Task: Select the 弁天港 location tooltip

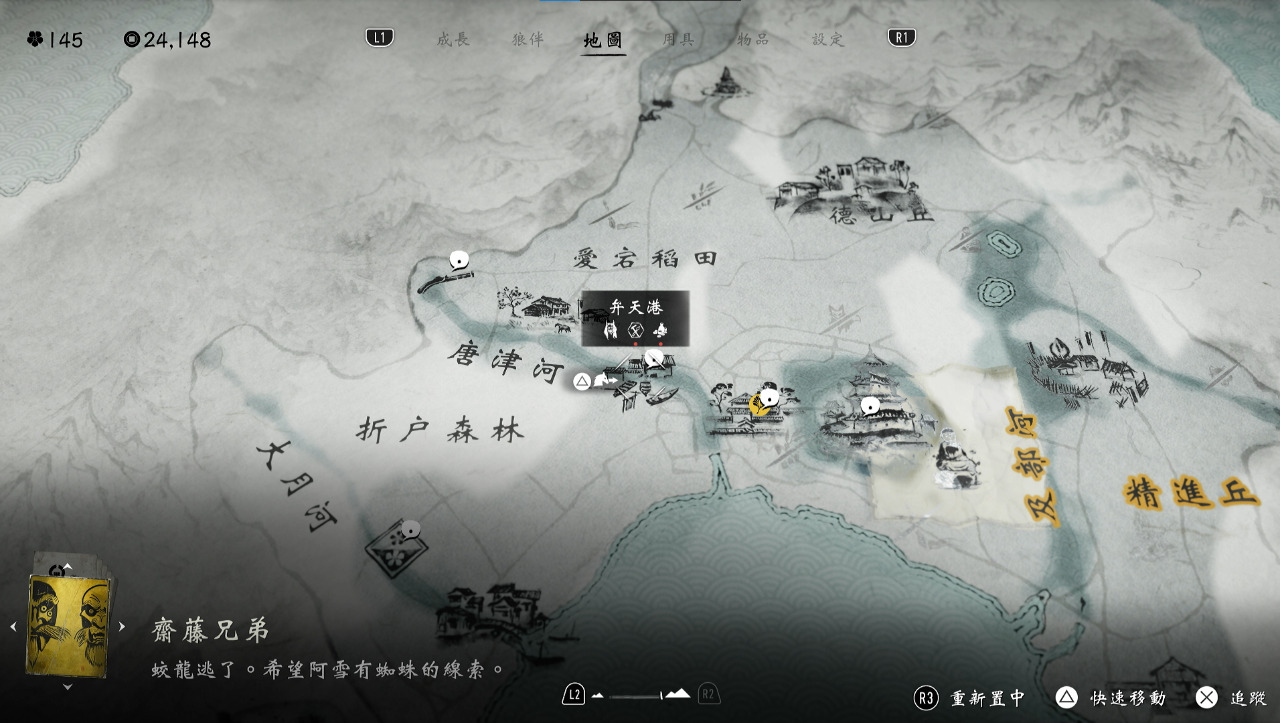Action: tap(636, 318)
